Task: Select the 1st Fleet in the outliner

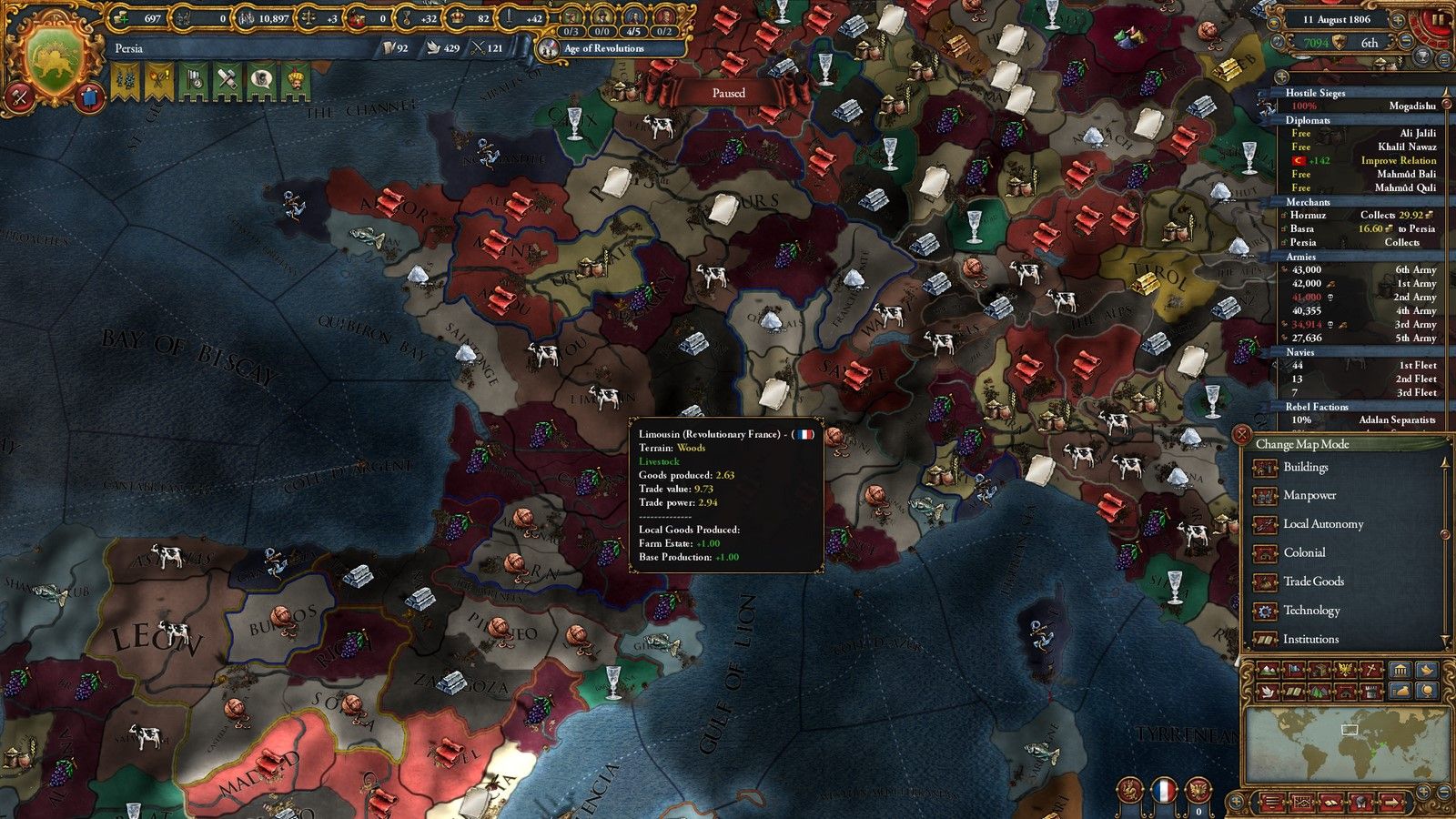Action: (1362, 365)
